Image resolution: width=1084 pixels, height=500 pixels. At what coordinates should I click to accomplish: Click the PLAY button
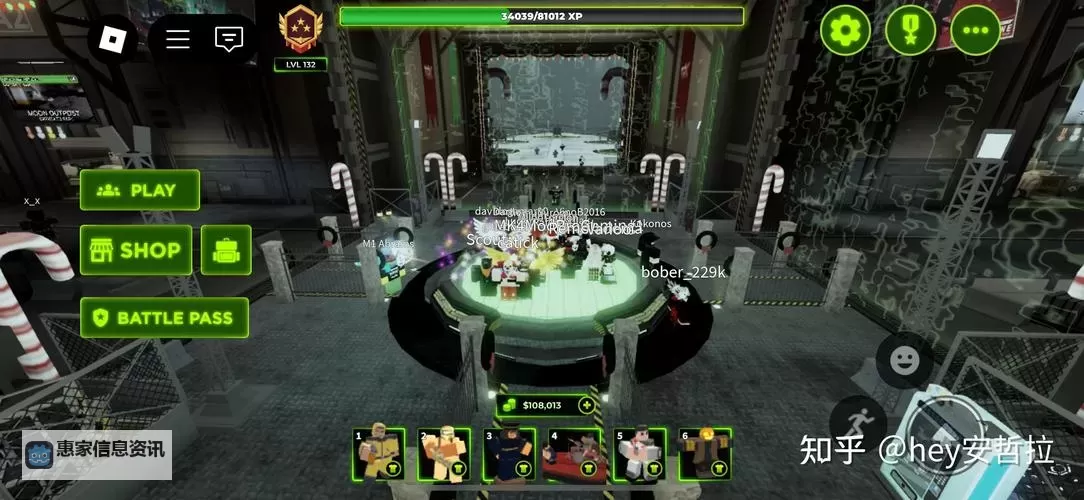click(x=140, y=190)
